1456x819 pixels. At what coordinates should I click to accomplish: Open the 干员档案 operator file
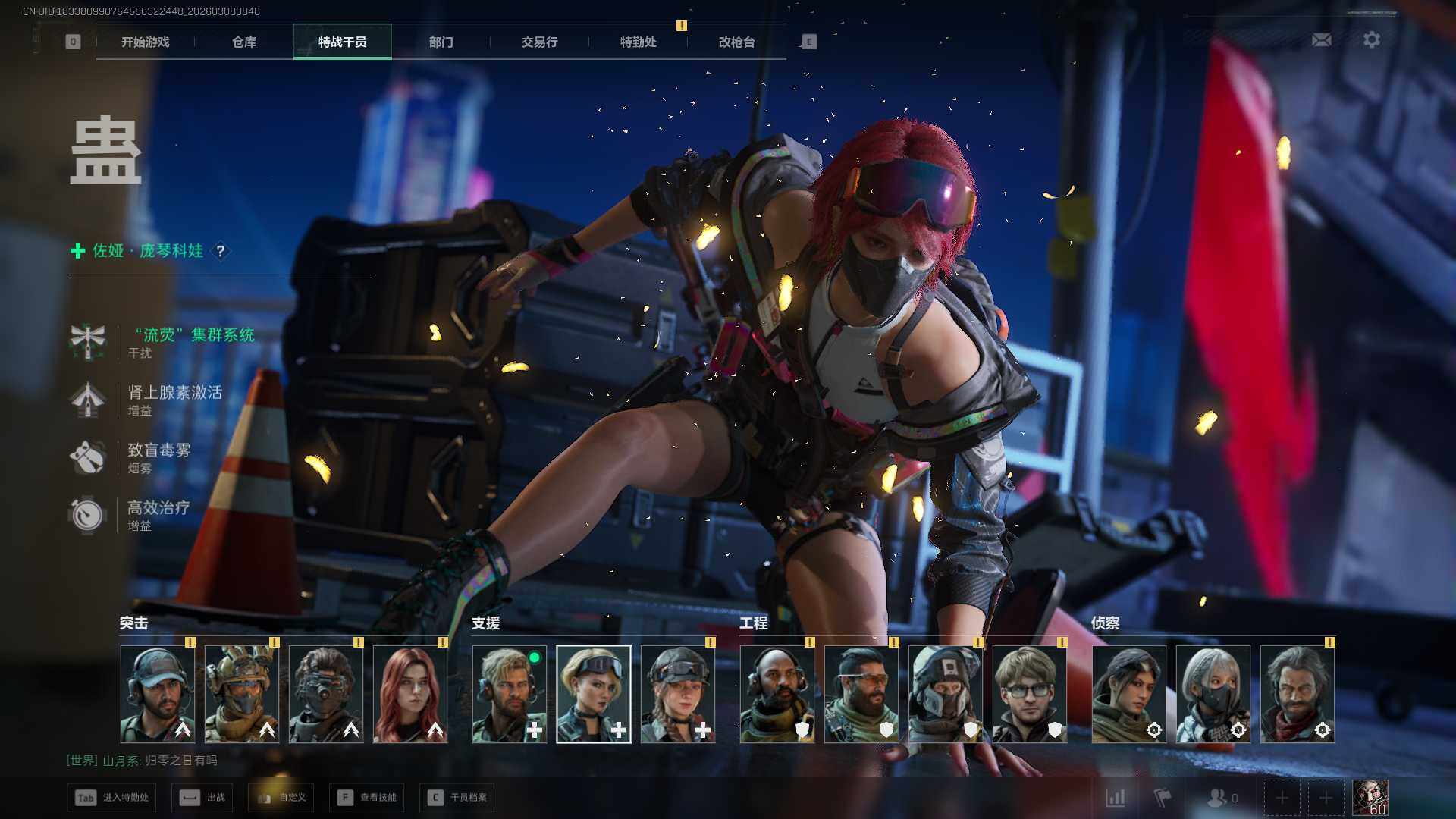pyautogui.click(x=457, y=798)
